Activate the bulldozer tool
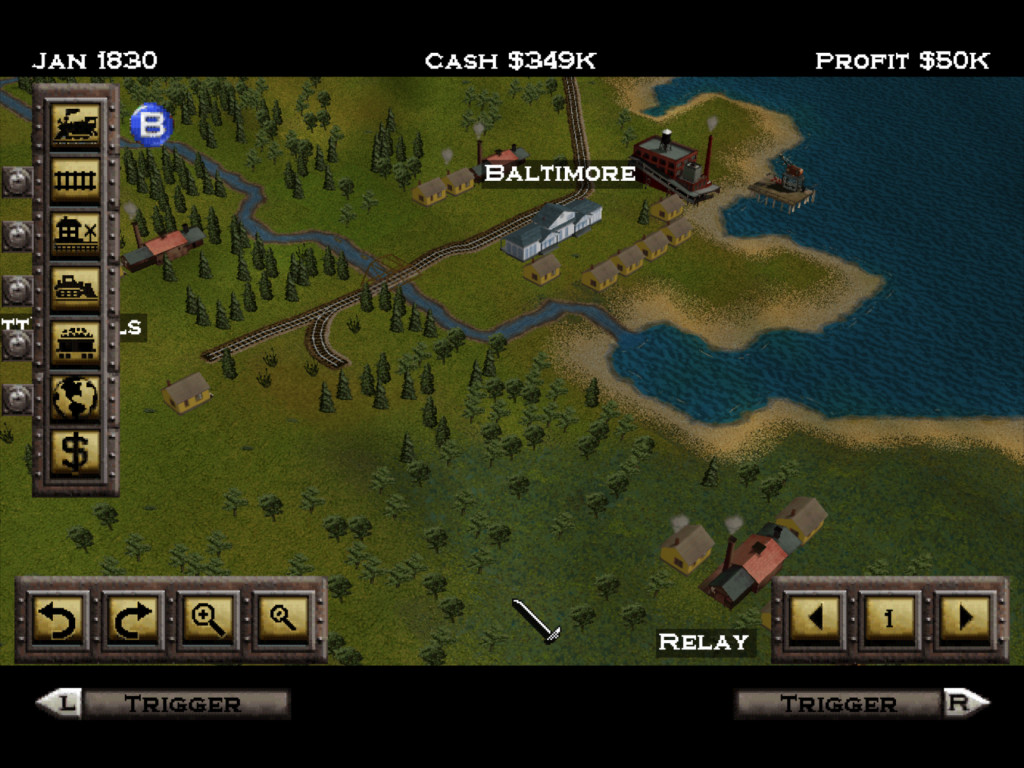This screenshot has height=768, width=1024. [x=76, y=289]
